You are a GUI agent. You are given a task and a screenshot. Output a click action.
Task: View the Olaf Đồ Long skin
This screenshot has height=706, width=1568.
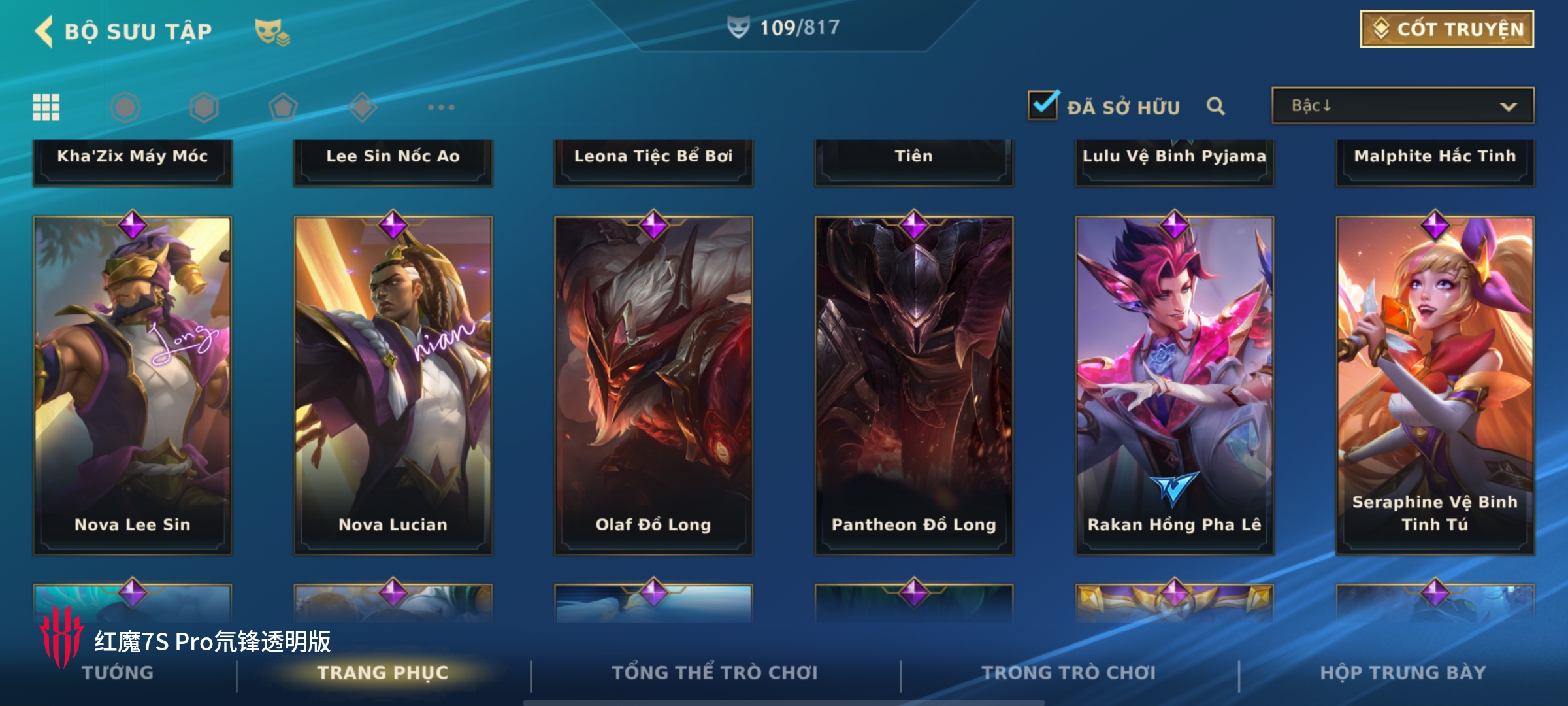pyautogui.click(x=653, y=386)
